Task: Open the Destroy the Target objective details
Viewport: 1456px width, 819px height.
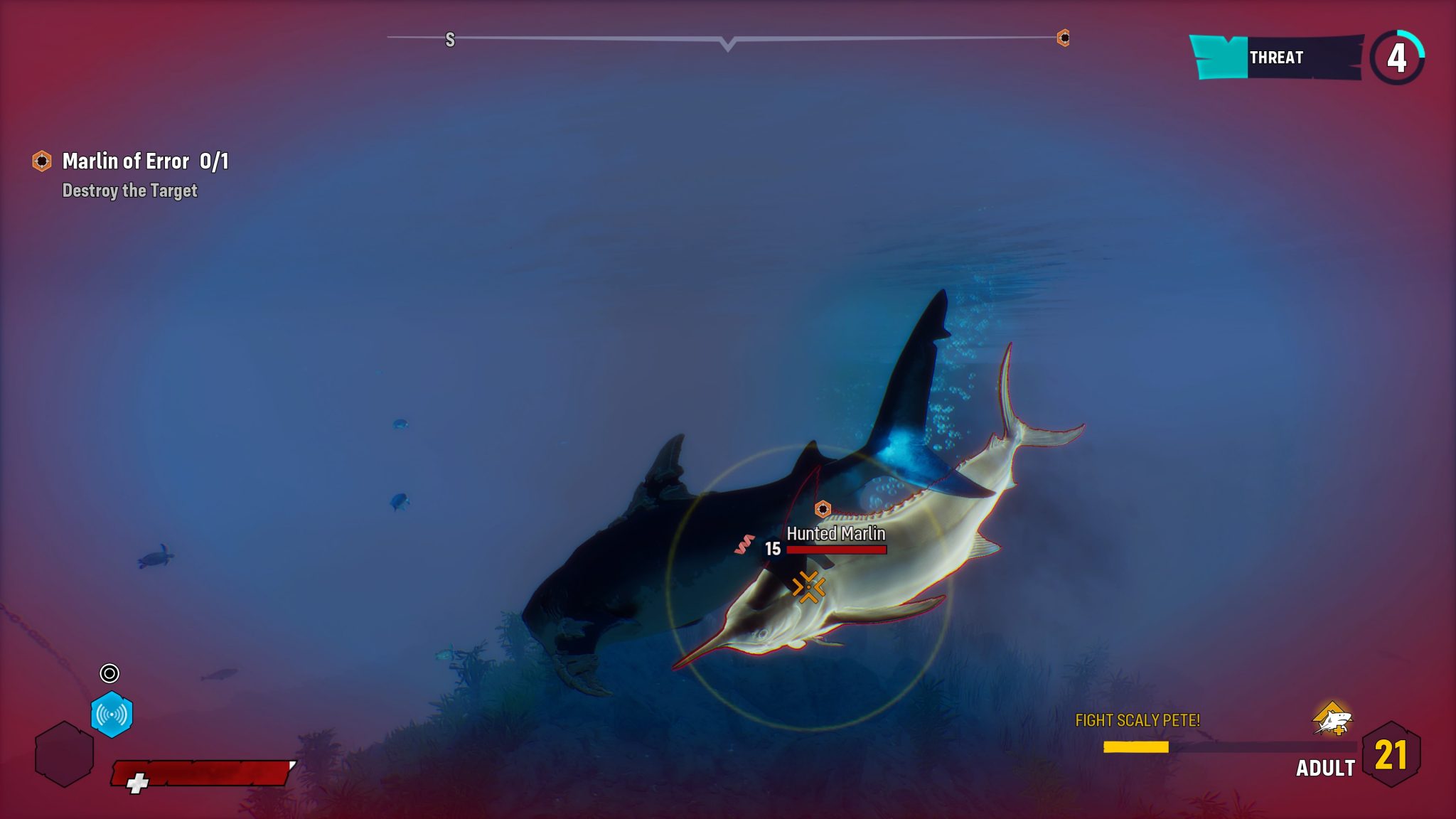Action: pos(131,191)
